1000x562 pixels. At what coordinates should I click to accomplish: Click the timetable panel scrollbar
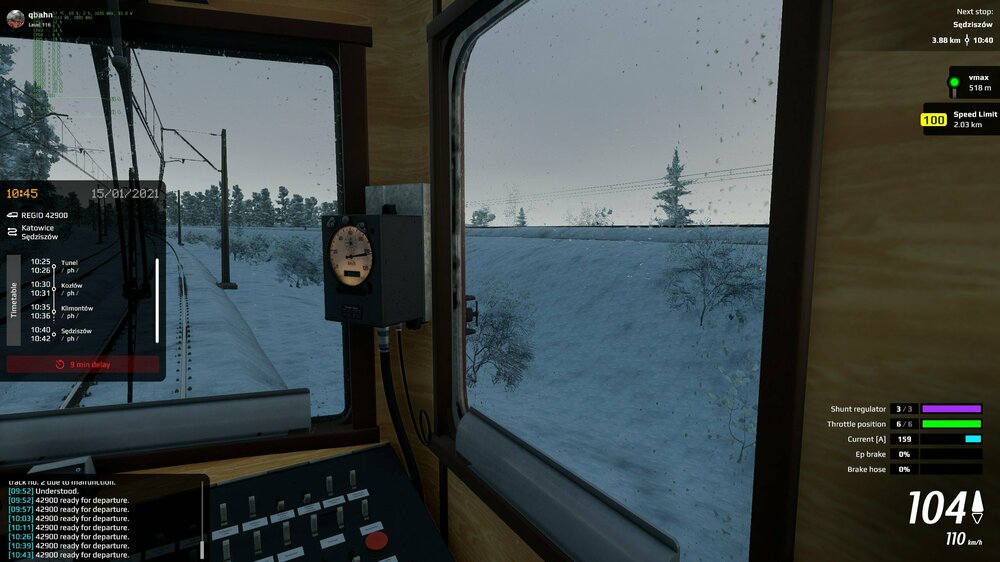coord(157,300)
